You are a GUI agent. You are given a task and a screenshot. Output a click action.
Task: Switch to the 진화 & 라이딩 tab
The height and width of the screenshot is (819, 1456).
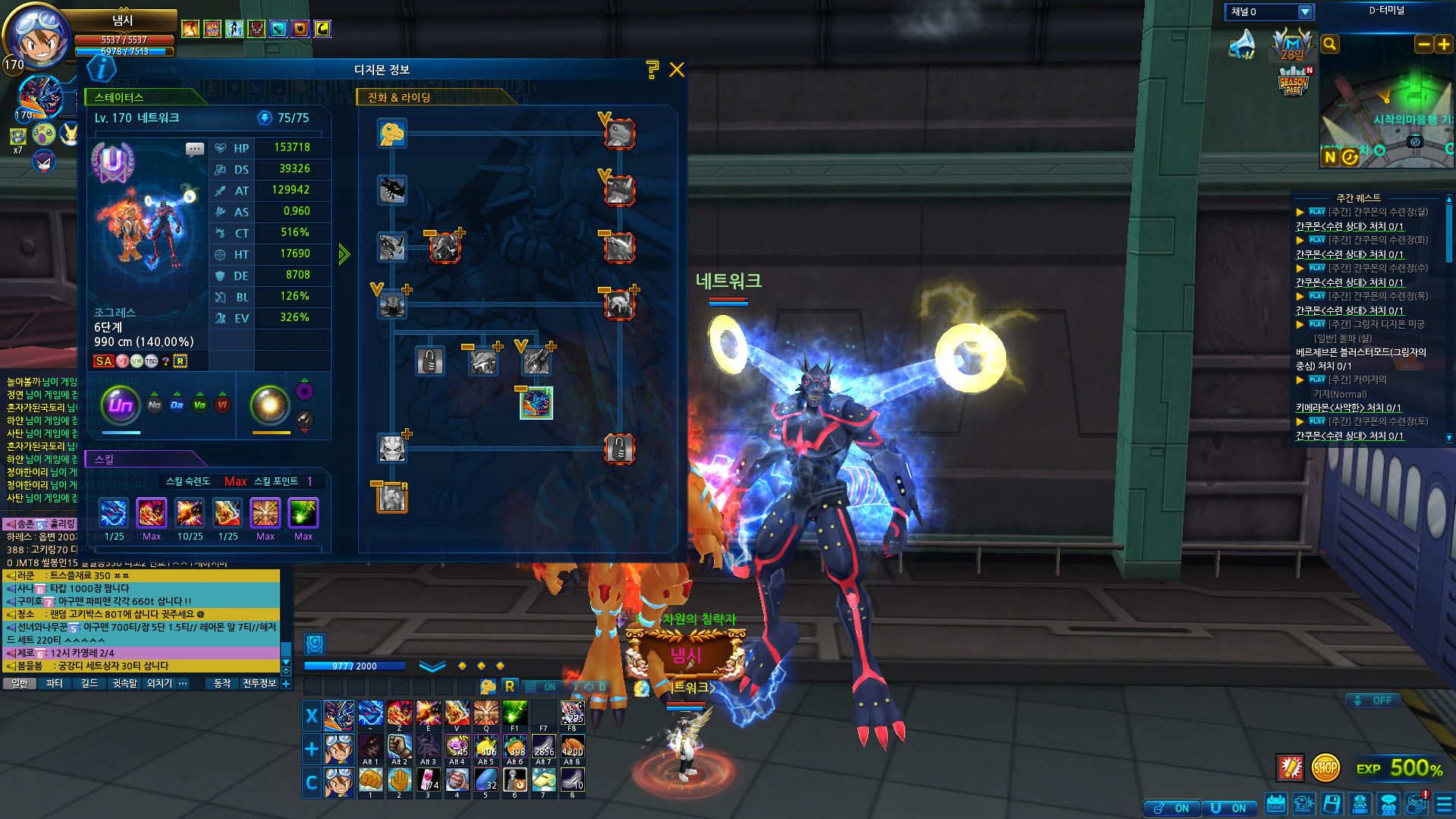click(399, 97)
